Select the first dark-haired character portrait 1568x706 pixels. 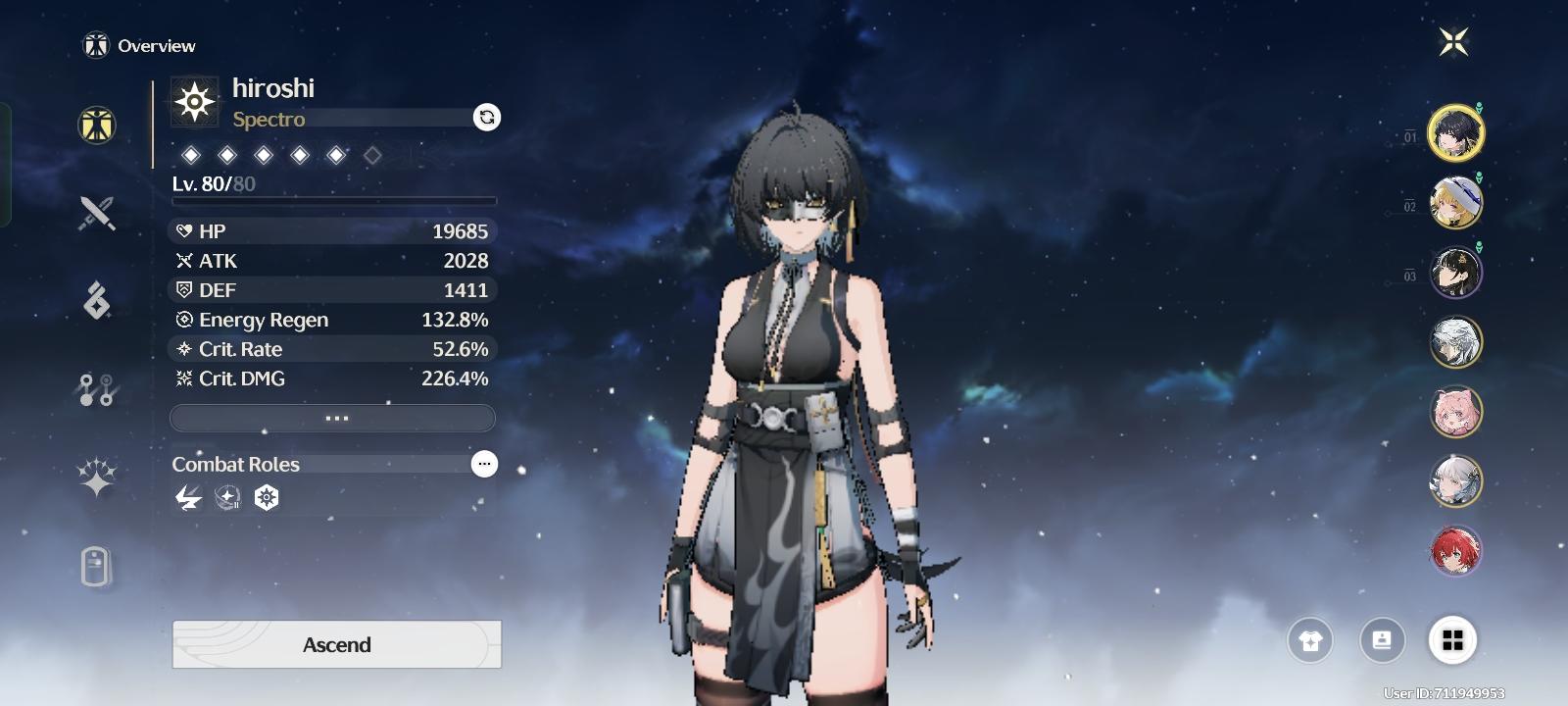pos(1455,132)
